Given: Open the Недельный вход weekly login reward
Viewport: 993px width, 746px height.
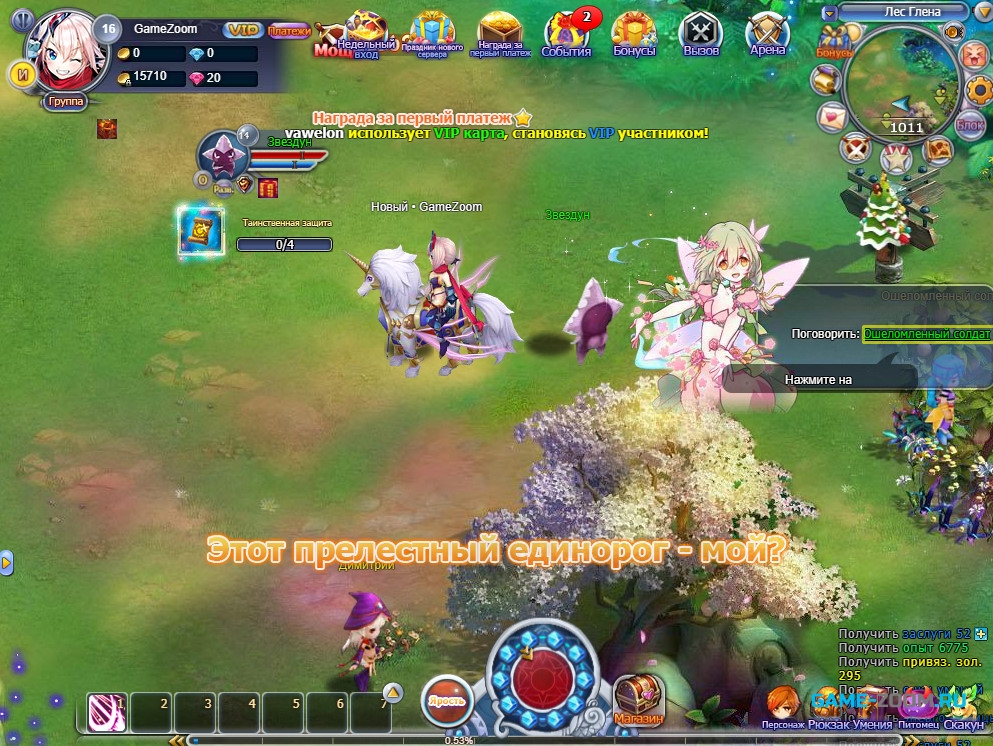Looking at the screenshot, I should coord(365,34).
